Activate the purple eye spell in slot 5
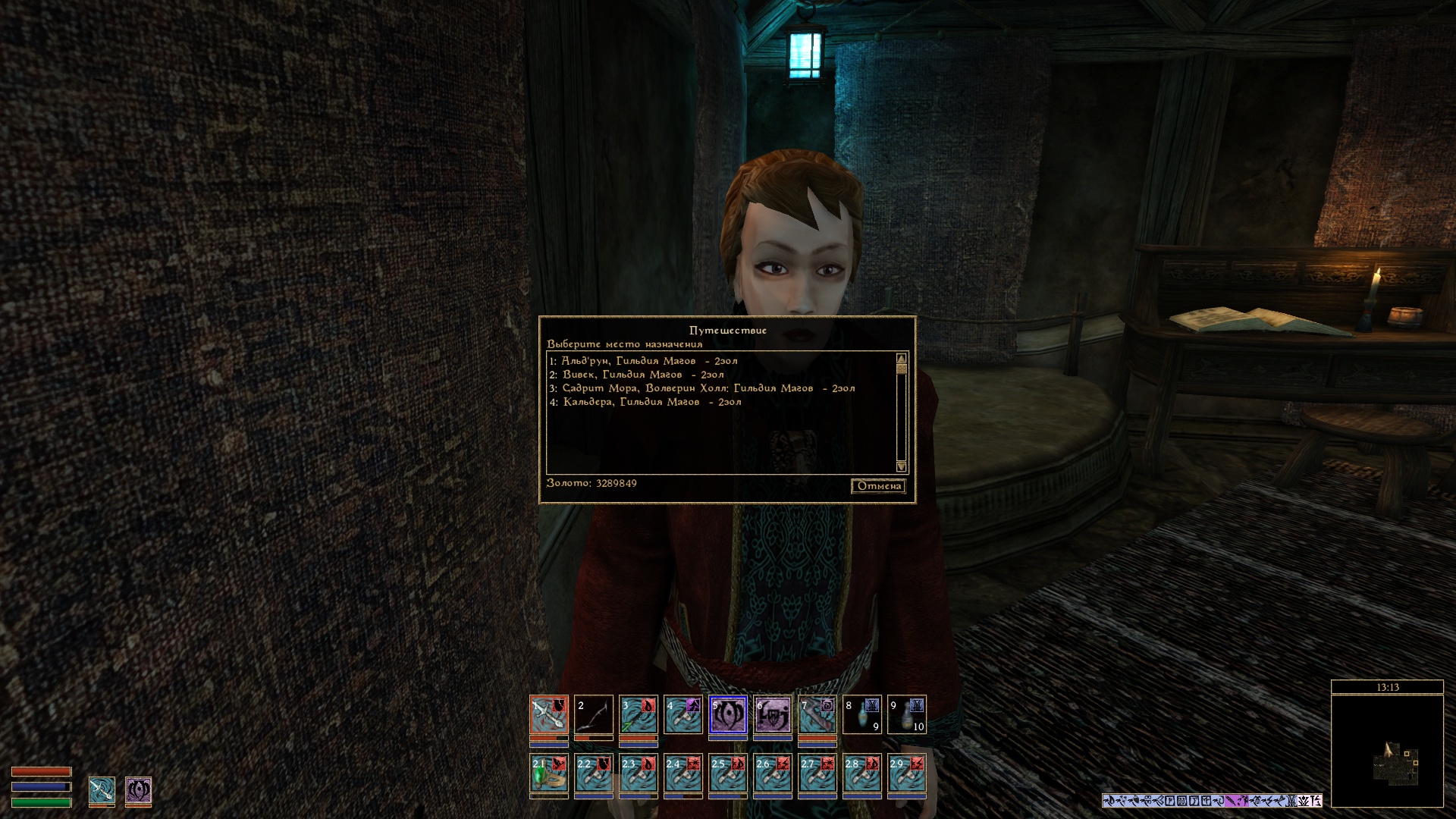 728,714
